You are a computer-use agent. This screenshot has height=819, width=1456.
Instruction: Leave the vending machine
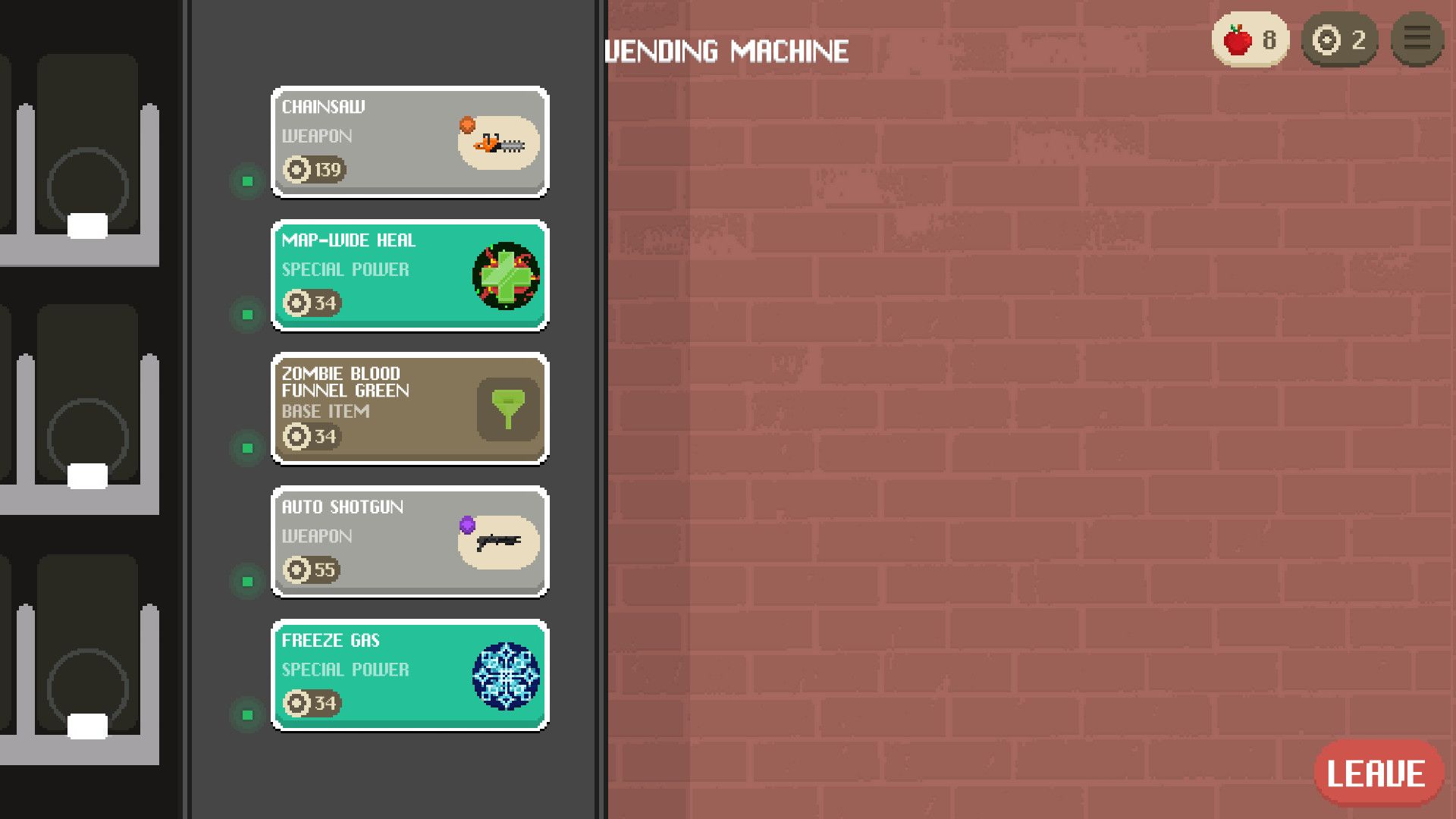pyautogui.click(x=1376, y=773)
